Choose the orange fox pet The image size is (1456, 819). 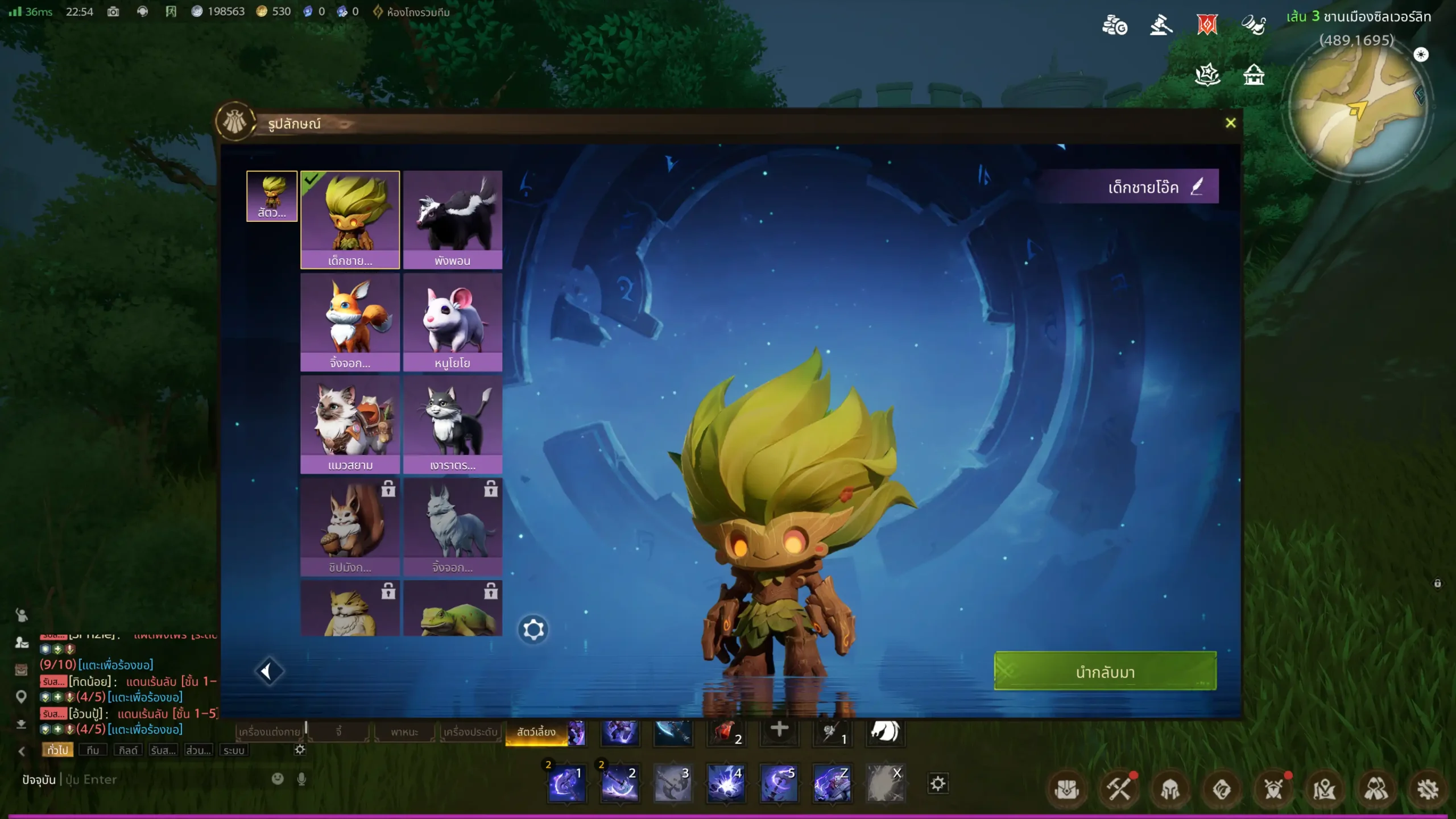[350, 321]
